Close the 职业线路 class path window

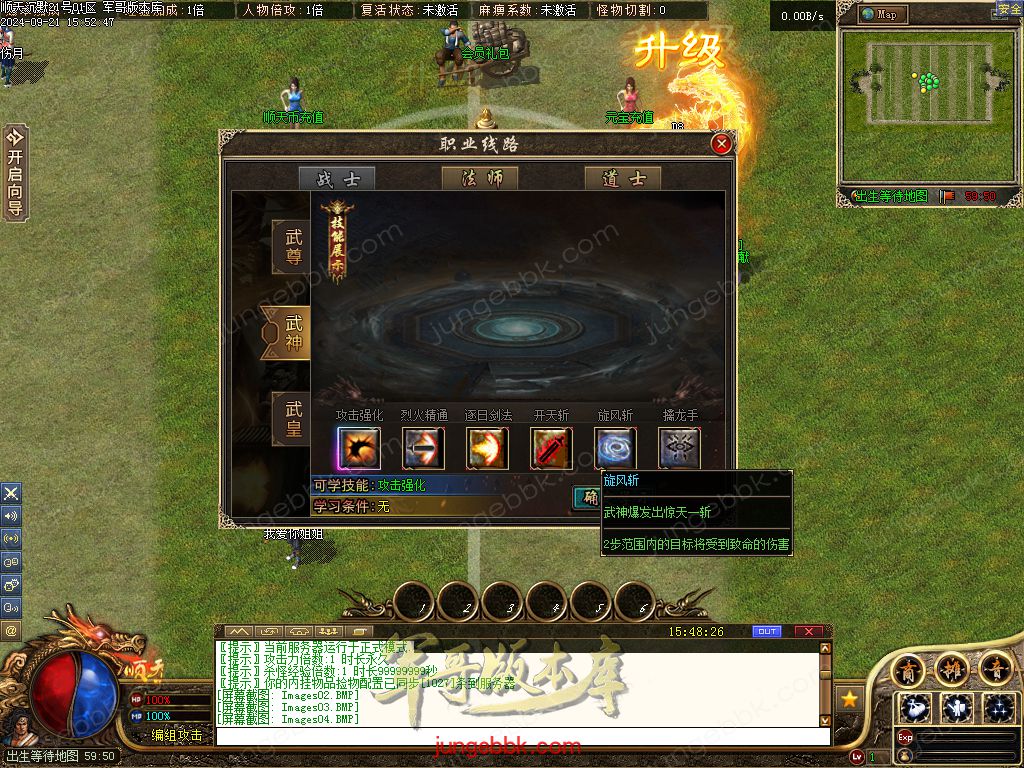point(721,144)
